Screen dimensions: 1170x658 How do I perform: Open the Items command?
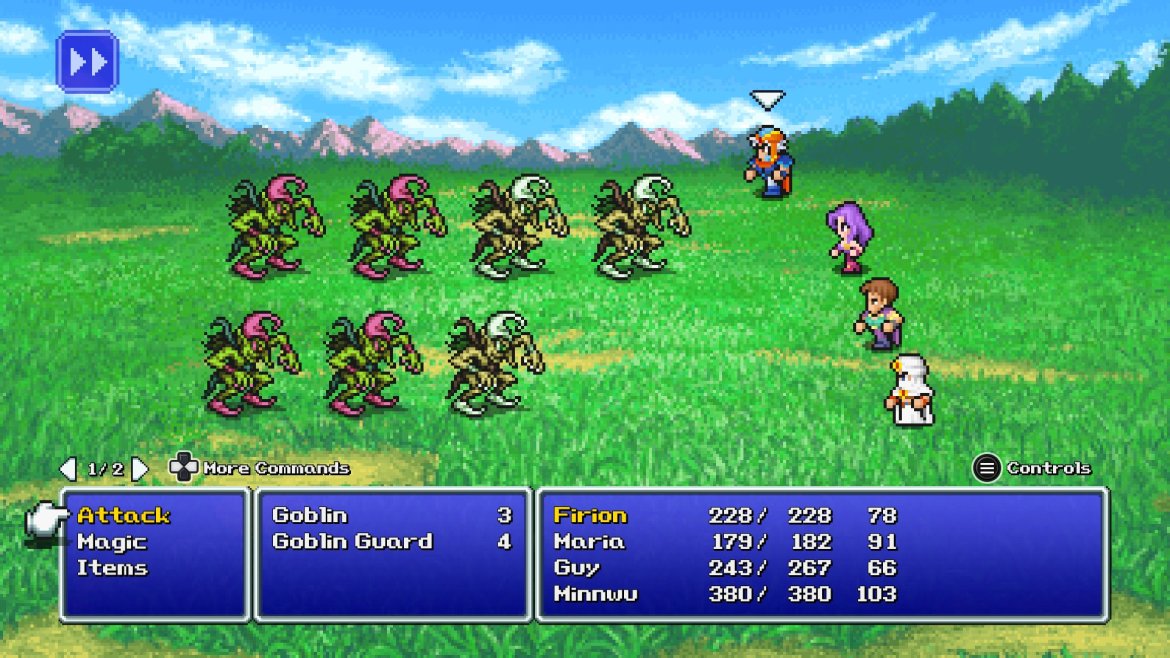tap(112, 568)
